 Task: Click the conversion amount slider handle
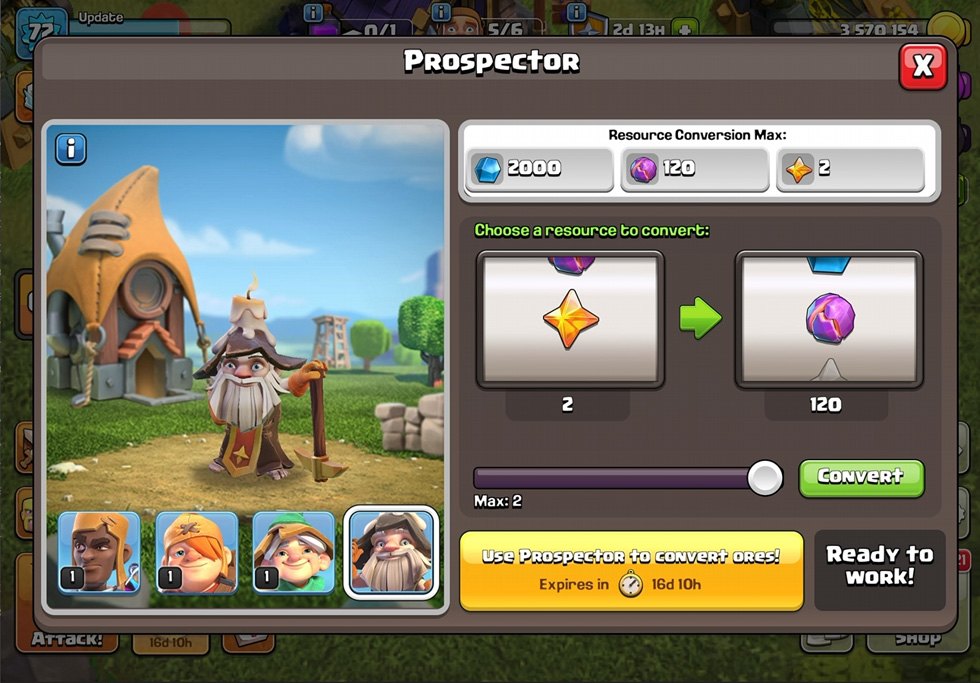click(765, 477)
